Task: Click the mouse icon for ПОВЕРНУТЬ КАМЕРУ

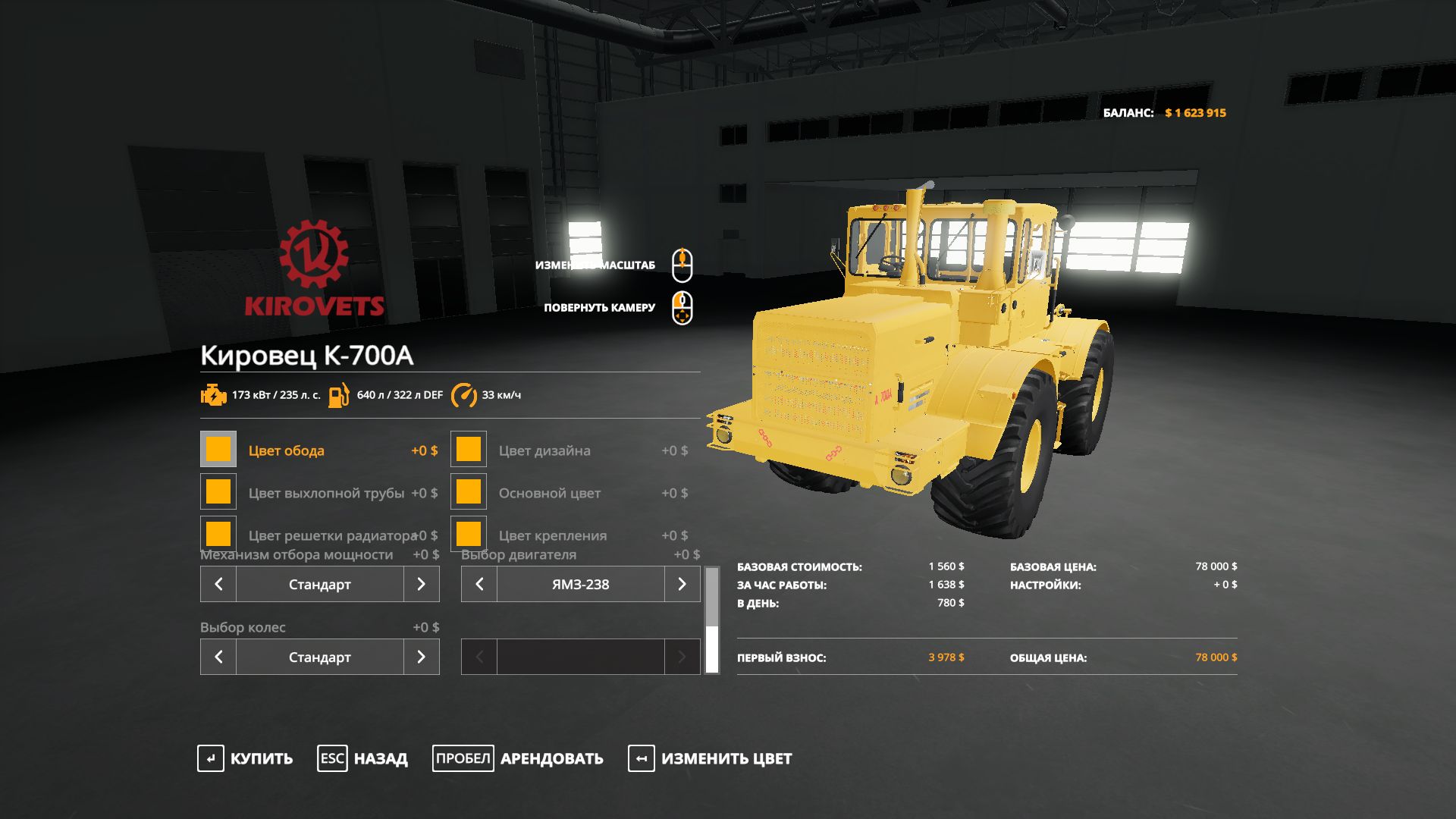Action: click(x=682, y=309)
